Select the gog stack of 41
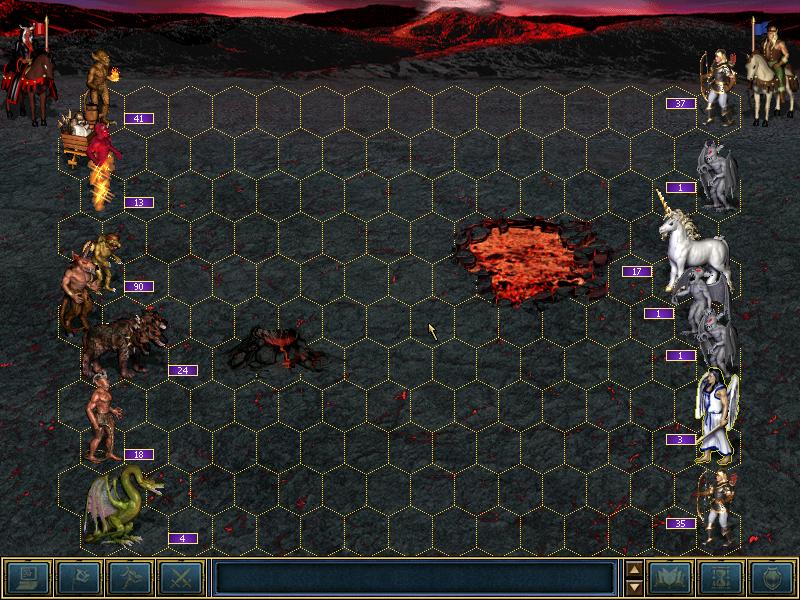Screen dimensions: 800x600 click(x=100, y=85)
